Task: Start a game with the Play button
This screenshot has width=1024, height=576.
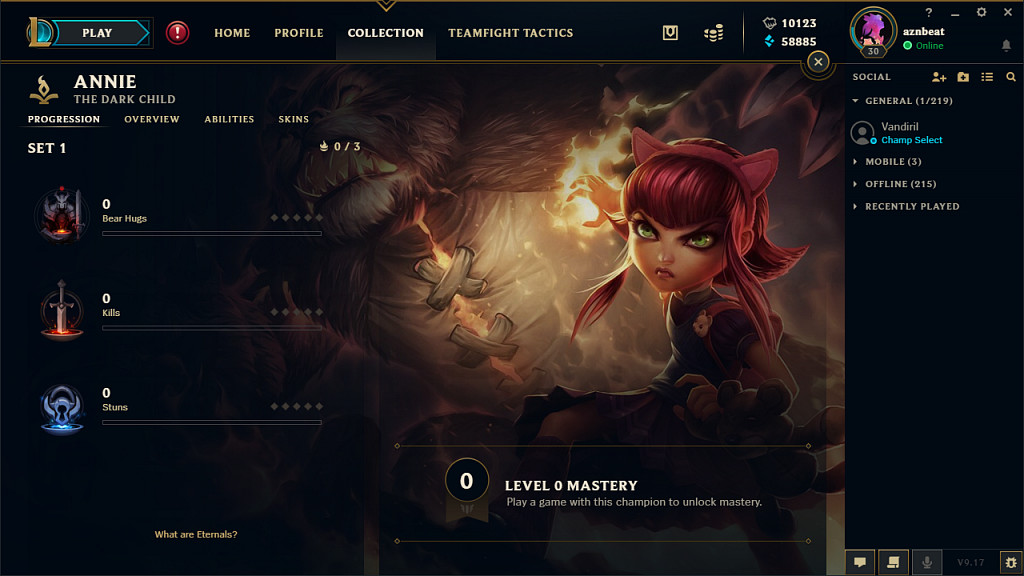Action: (x=97, y=33)
